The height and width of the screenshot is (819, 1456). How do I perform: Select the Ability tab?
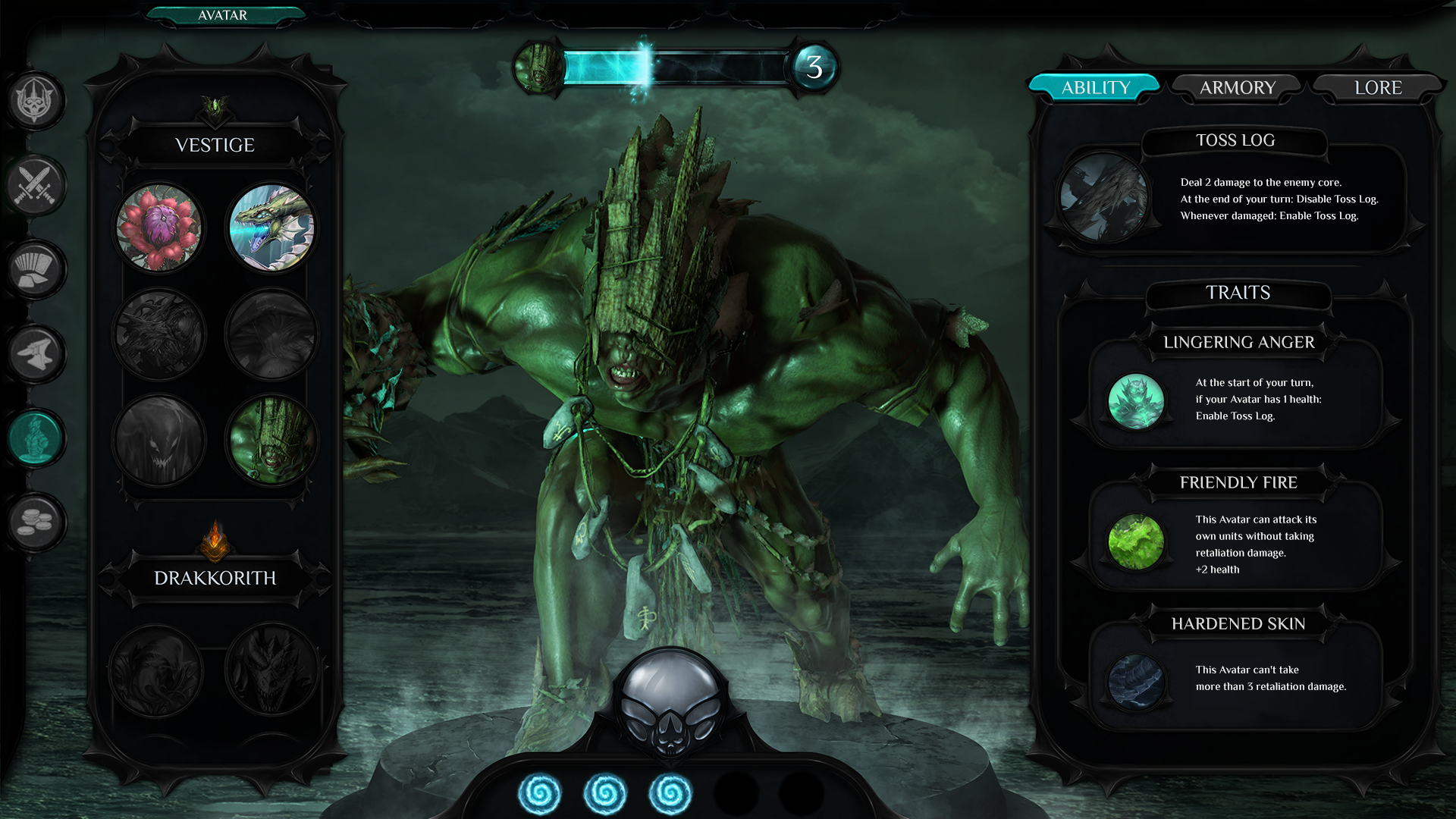pyautogui.click(x=1095, y=88)
